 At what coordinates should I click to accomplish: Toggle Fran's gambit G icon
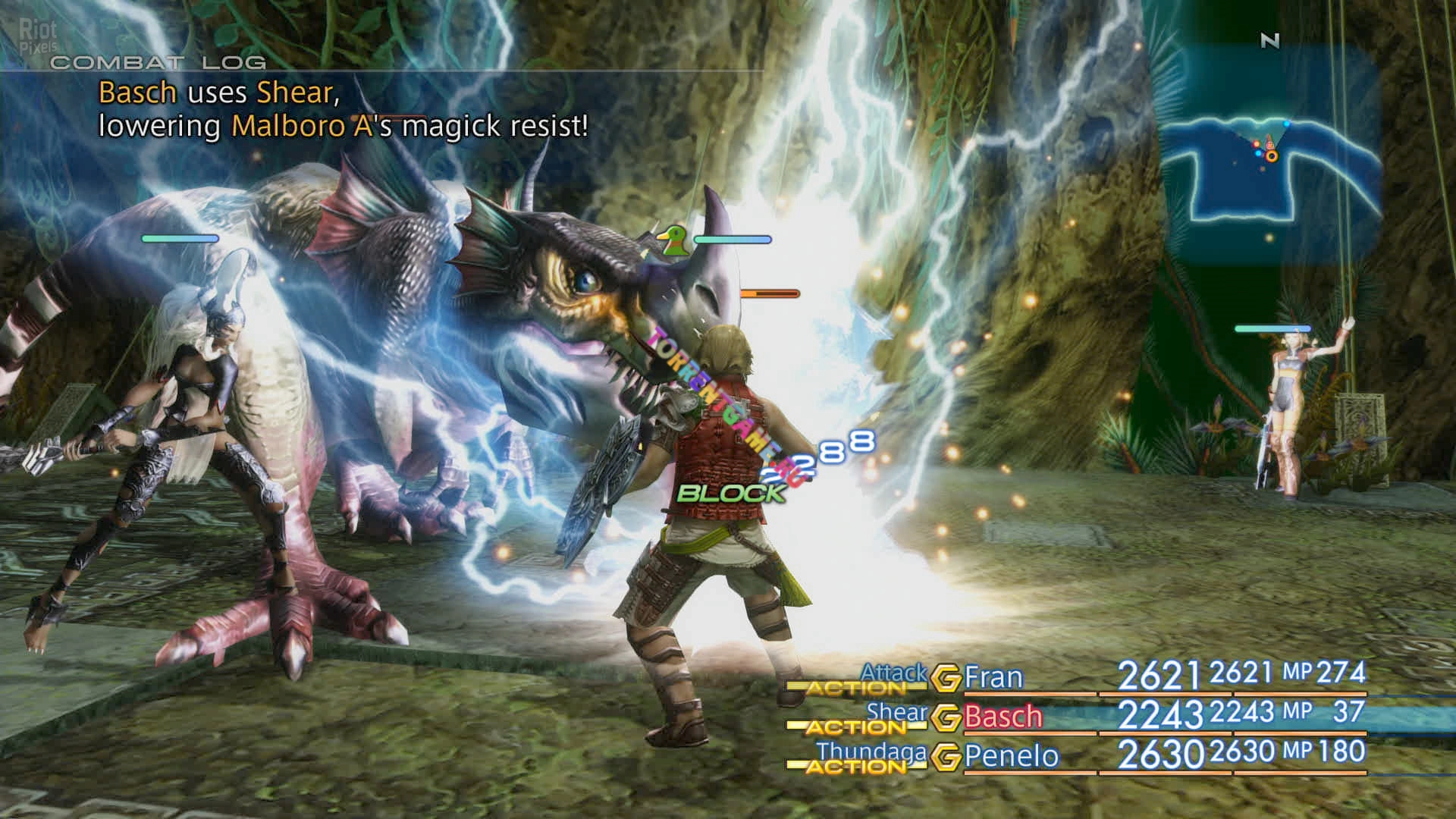coord(946,678)
